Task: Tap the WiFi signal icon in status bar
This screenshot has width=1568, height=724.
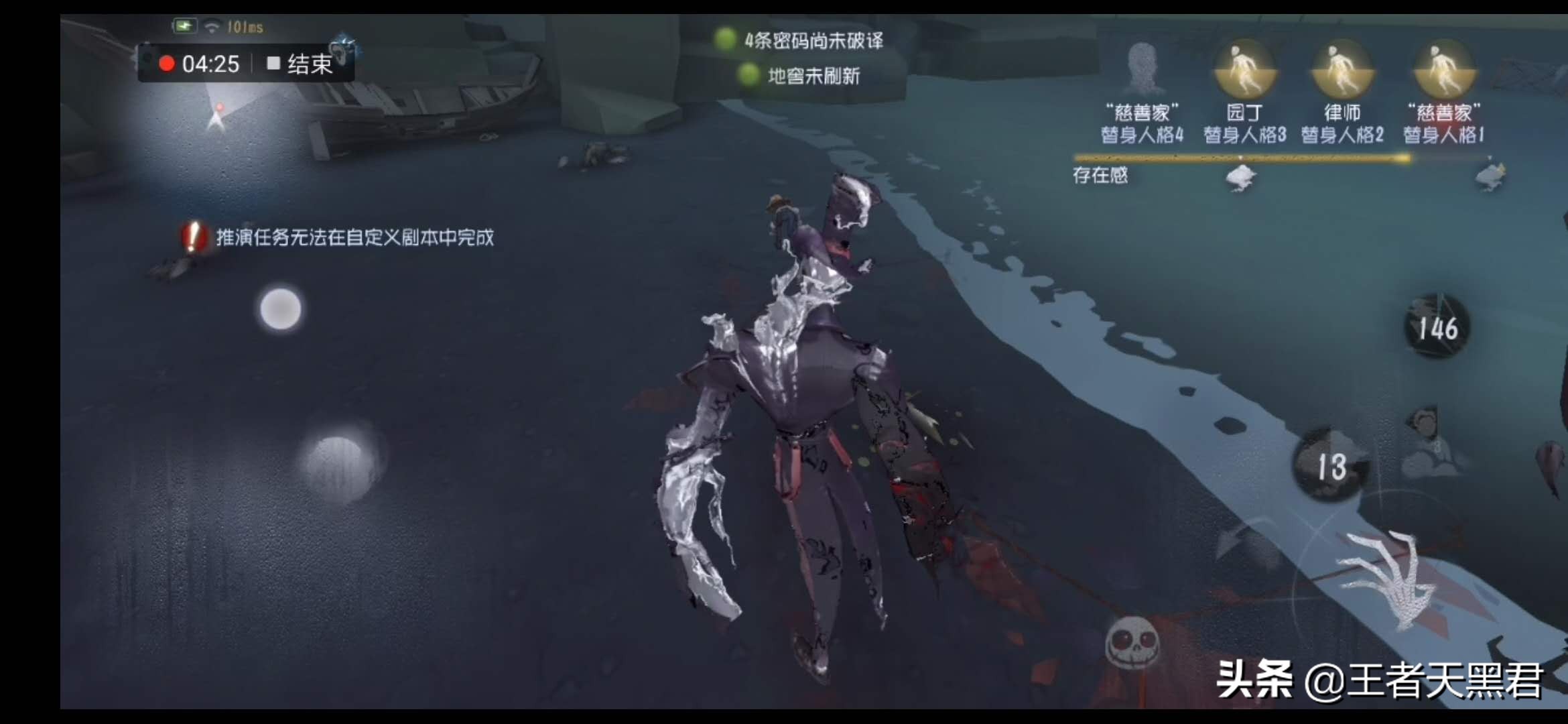Action: click(211, 25)
